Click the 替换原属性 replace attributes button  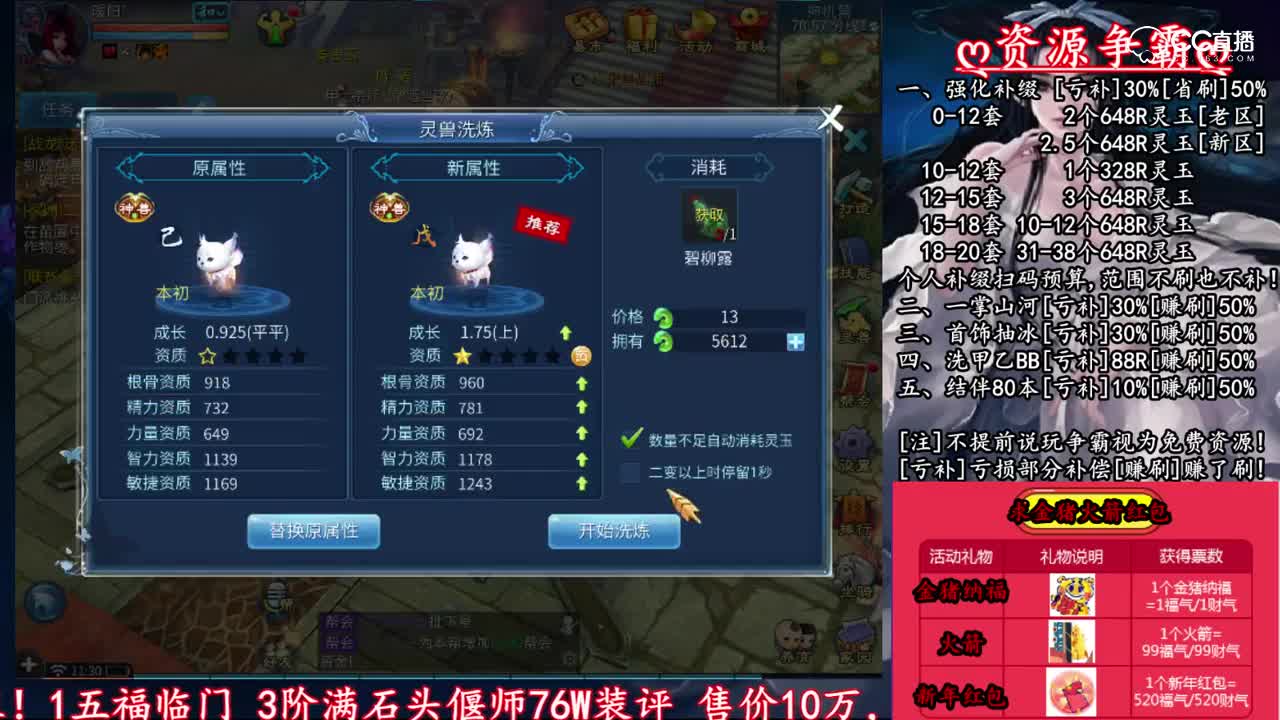point(314,533)
